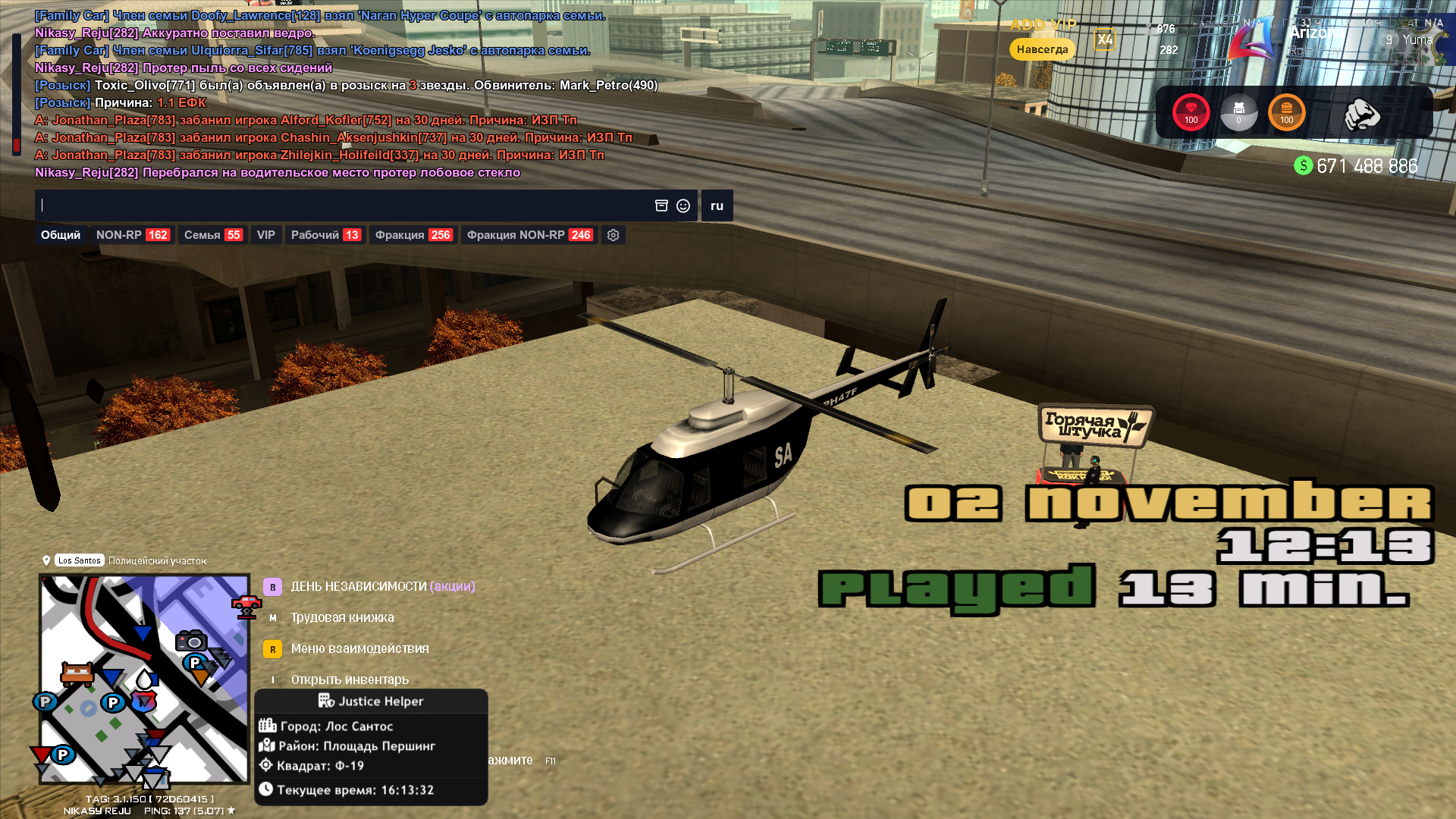Toggle the ru chat language button
1456x819 pixels.
(x=717, y=206)
